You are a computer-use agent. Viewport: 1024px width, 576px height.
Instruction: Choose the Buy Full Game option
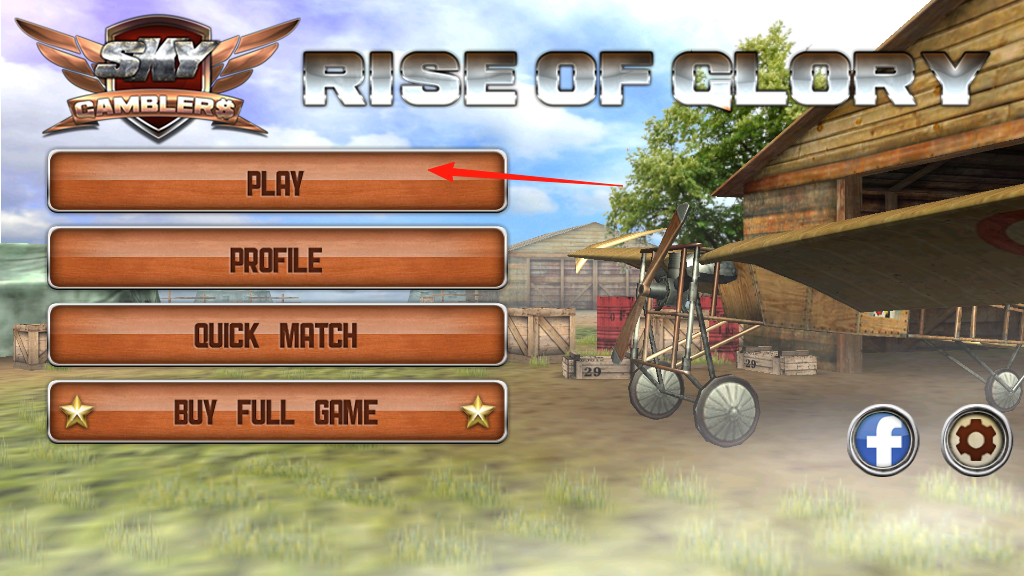click(x=277, y=411)
